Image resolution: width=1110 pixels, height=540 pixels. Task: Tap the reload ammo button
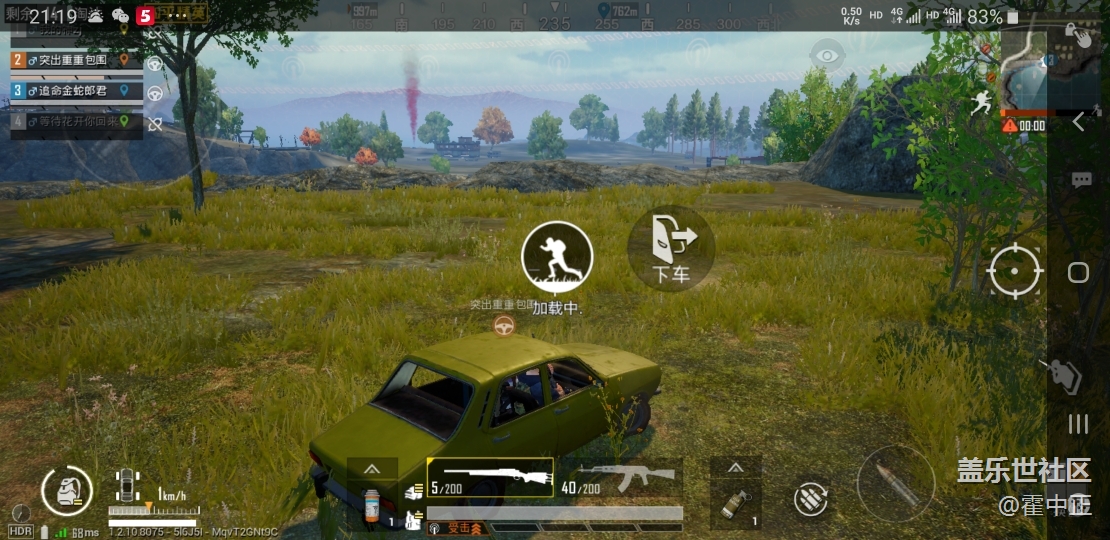tap(810, 499)
